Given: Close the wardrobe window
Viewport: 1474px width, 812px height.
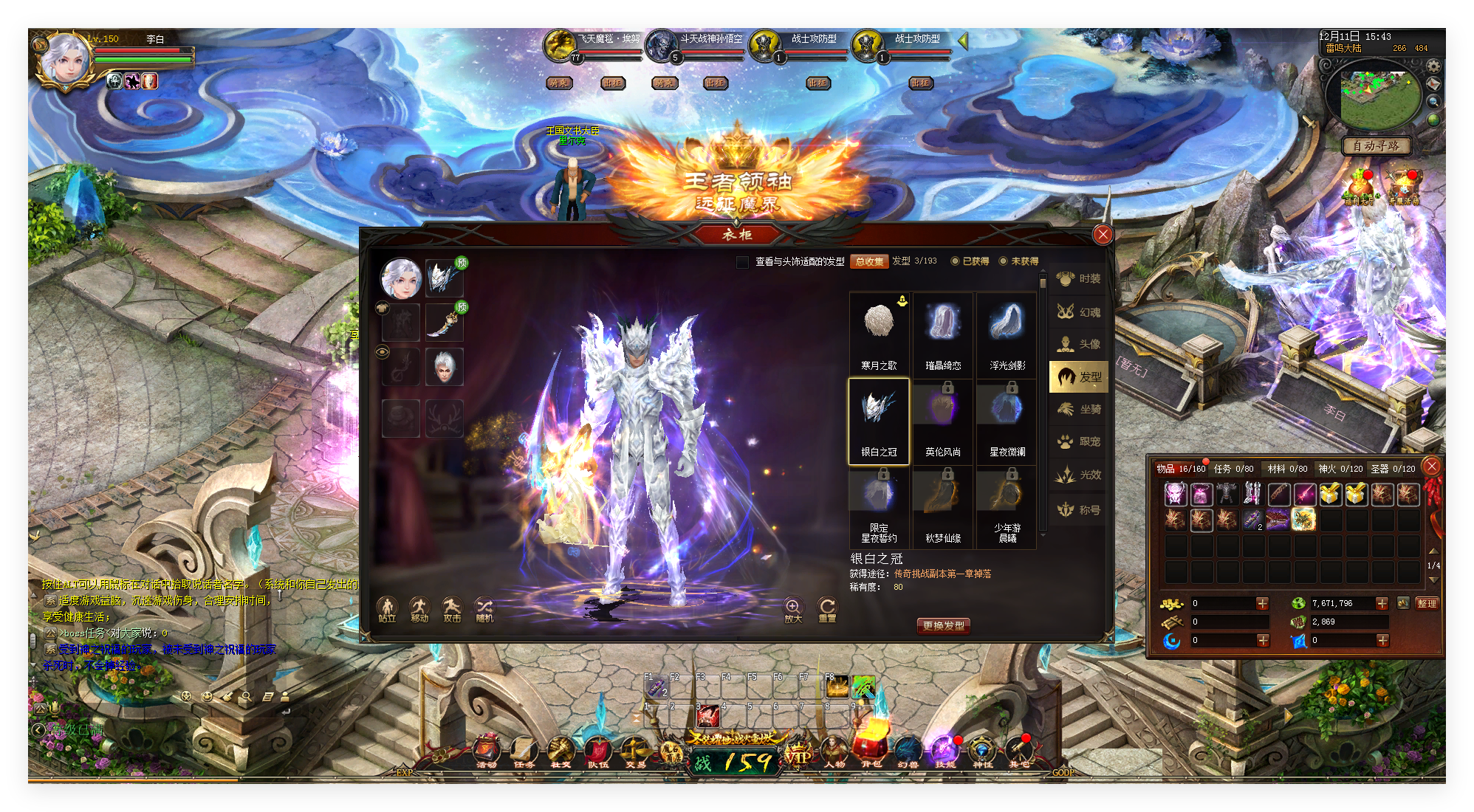Looking at the screenshot, I should (1103, 235).
